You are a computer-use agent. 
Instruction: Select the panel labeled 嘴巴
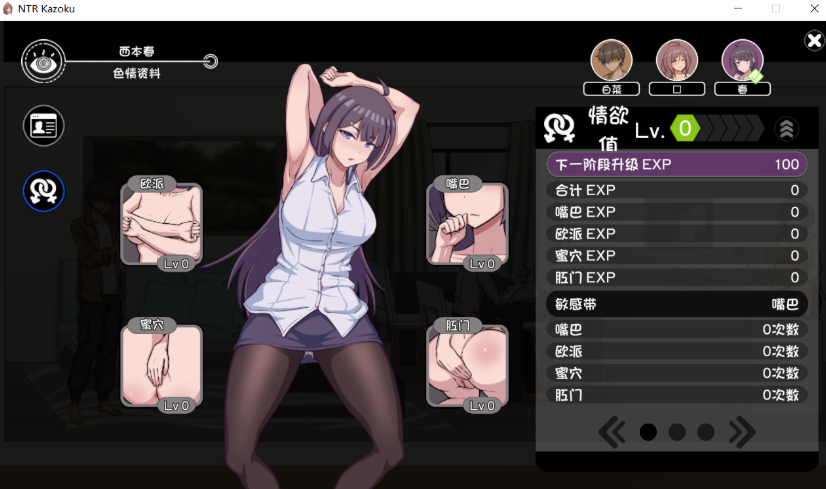pos(467,225)
